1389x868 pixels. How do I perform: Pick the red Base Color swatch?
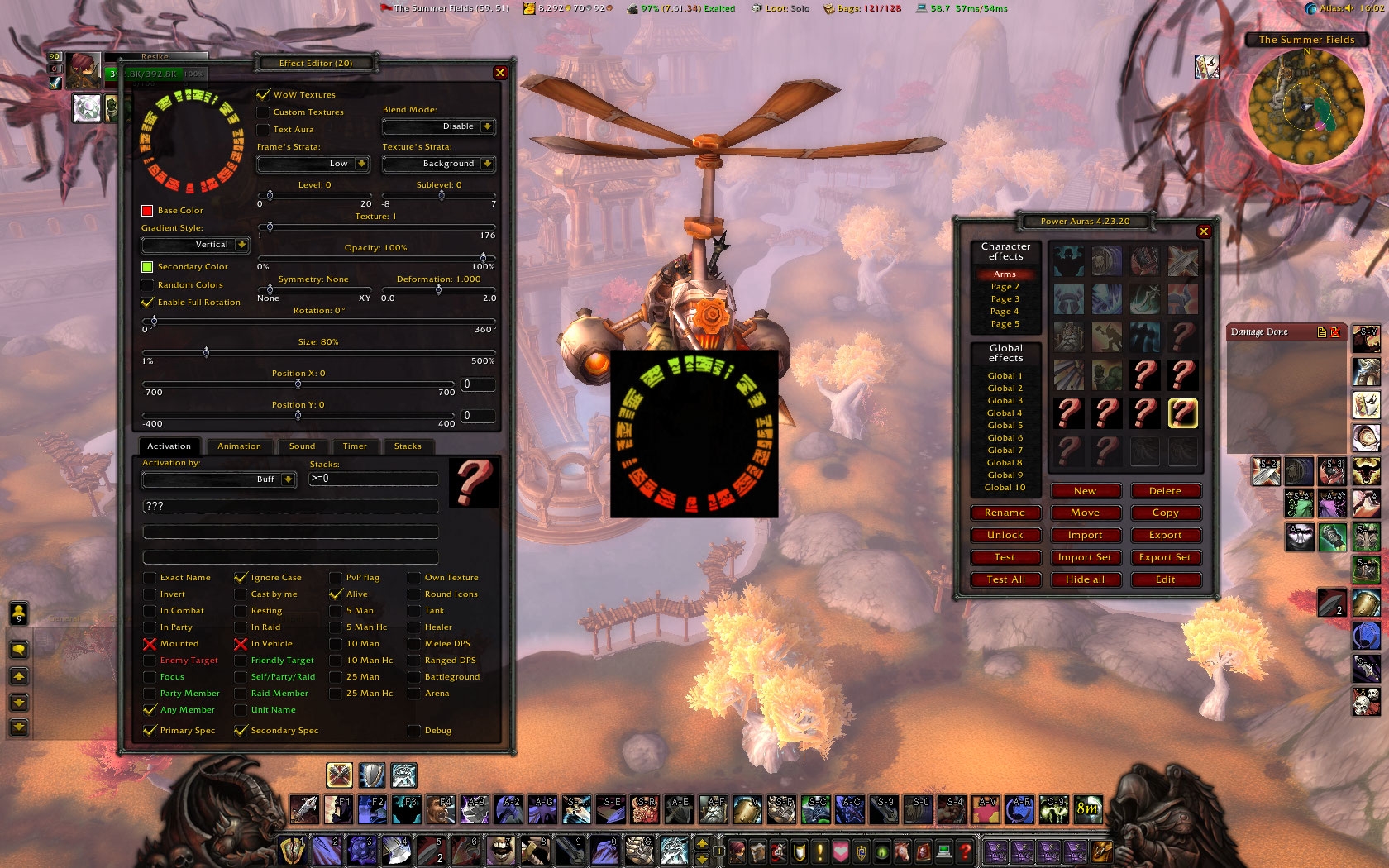point(147,211)
